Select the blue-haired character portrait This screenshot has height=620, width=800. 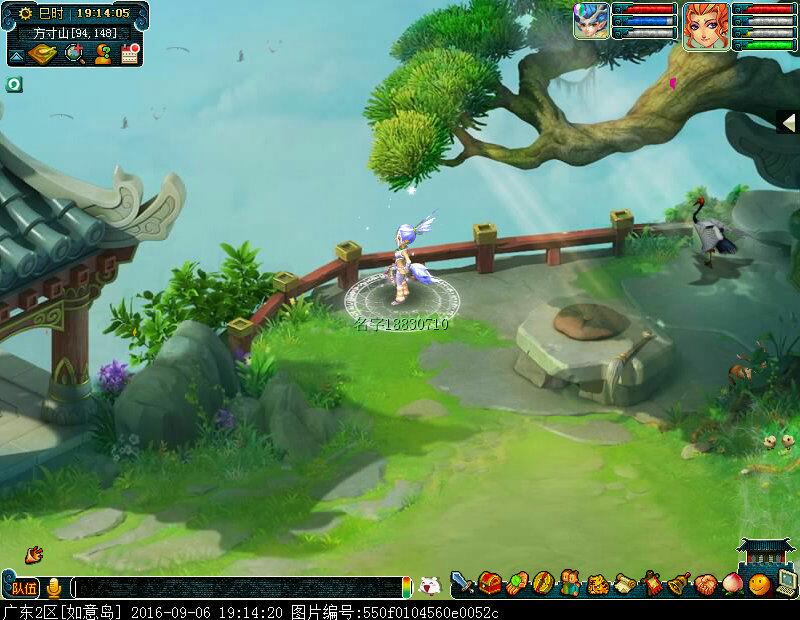pyautogui.click(x=591, y=21)
